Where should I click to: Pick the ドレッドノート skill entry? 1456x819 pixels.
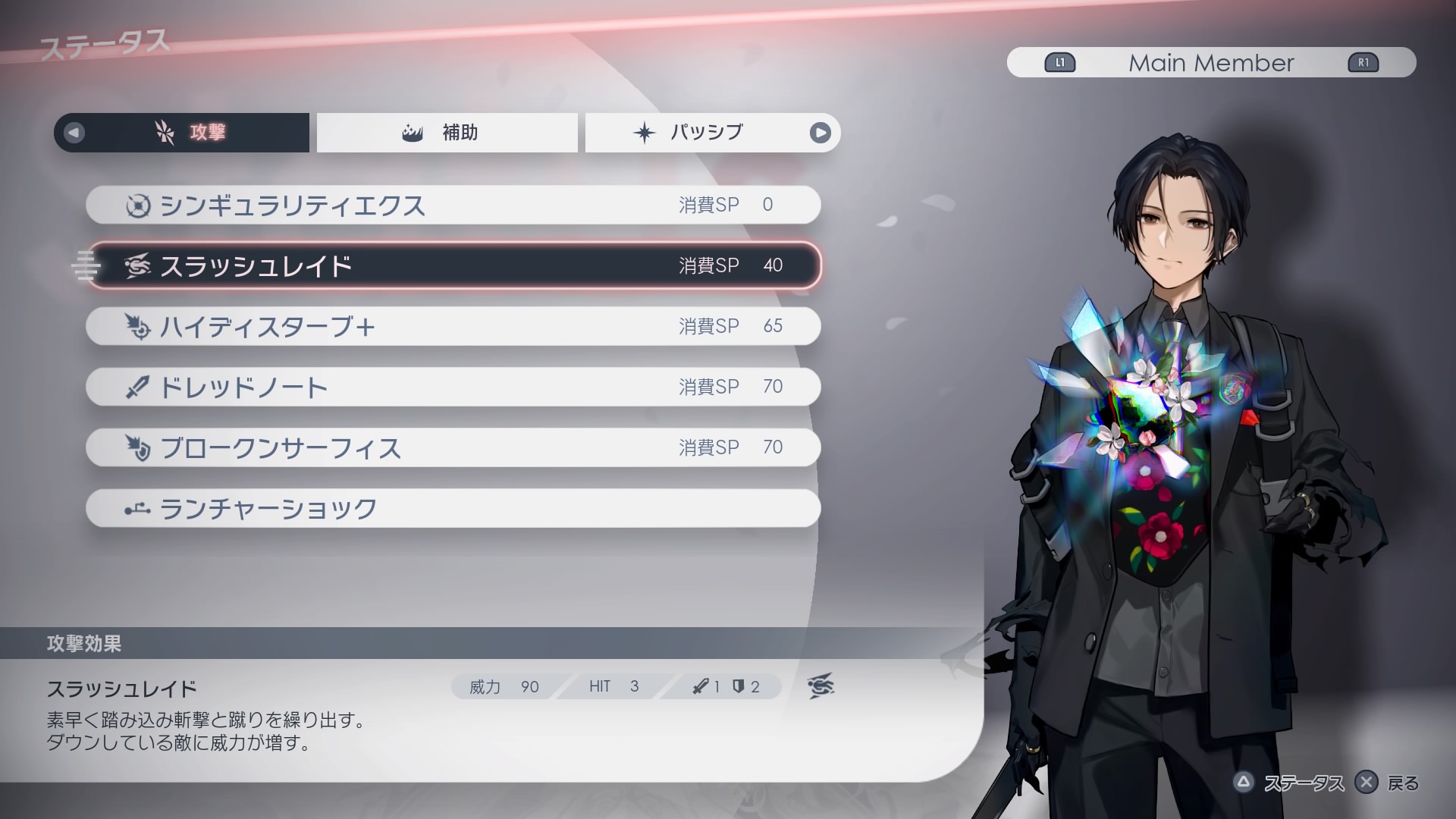click(453, 387)
